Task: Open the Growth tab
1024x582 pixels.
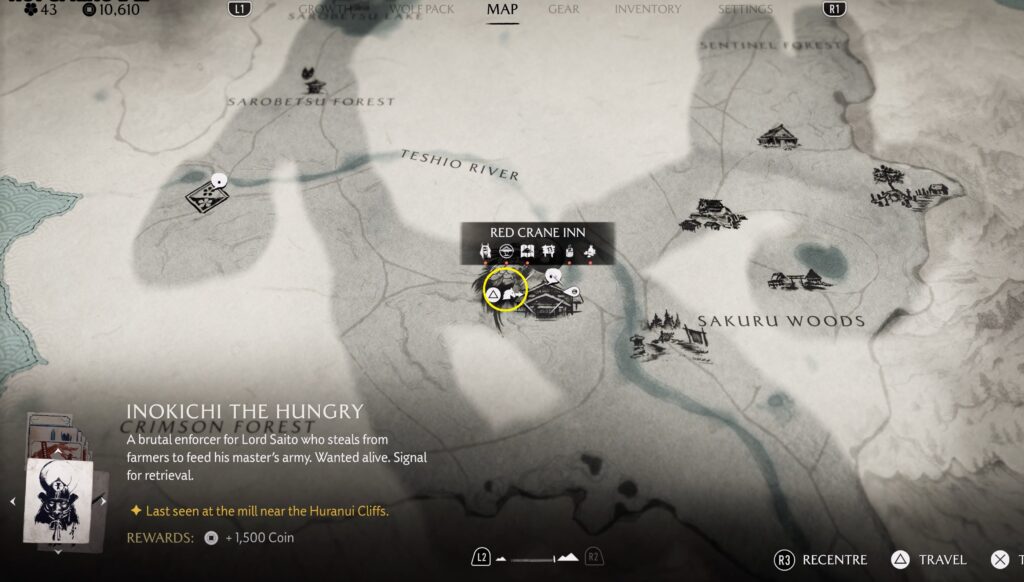Action: 325,10
